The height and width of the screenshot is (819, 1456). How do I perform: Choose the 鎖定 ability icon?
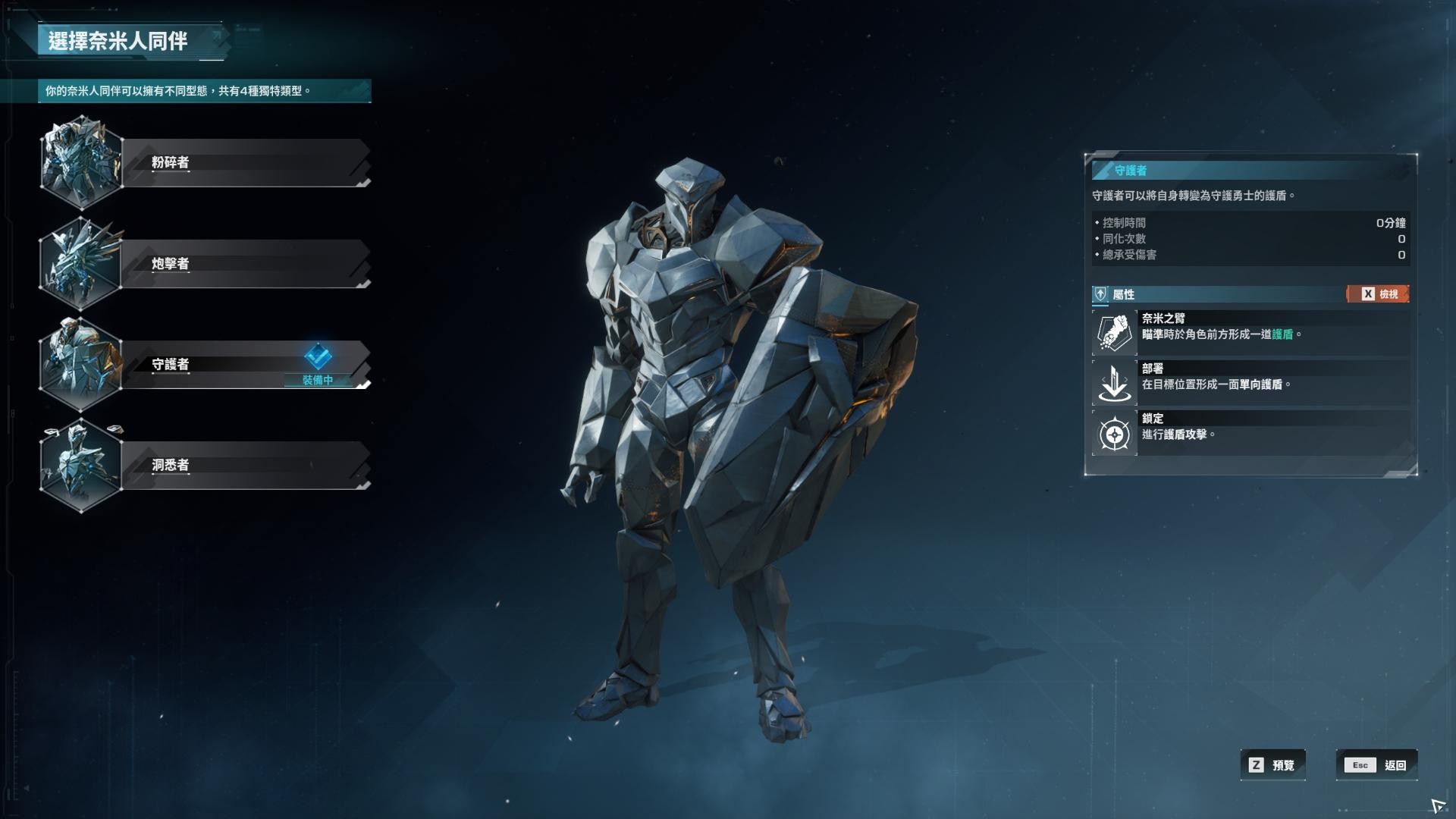[x=1115, y=435]
